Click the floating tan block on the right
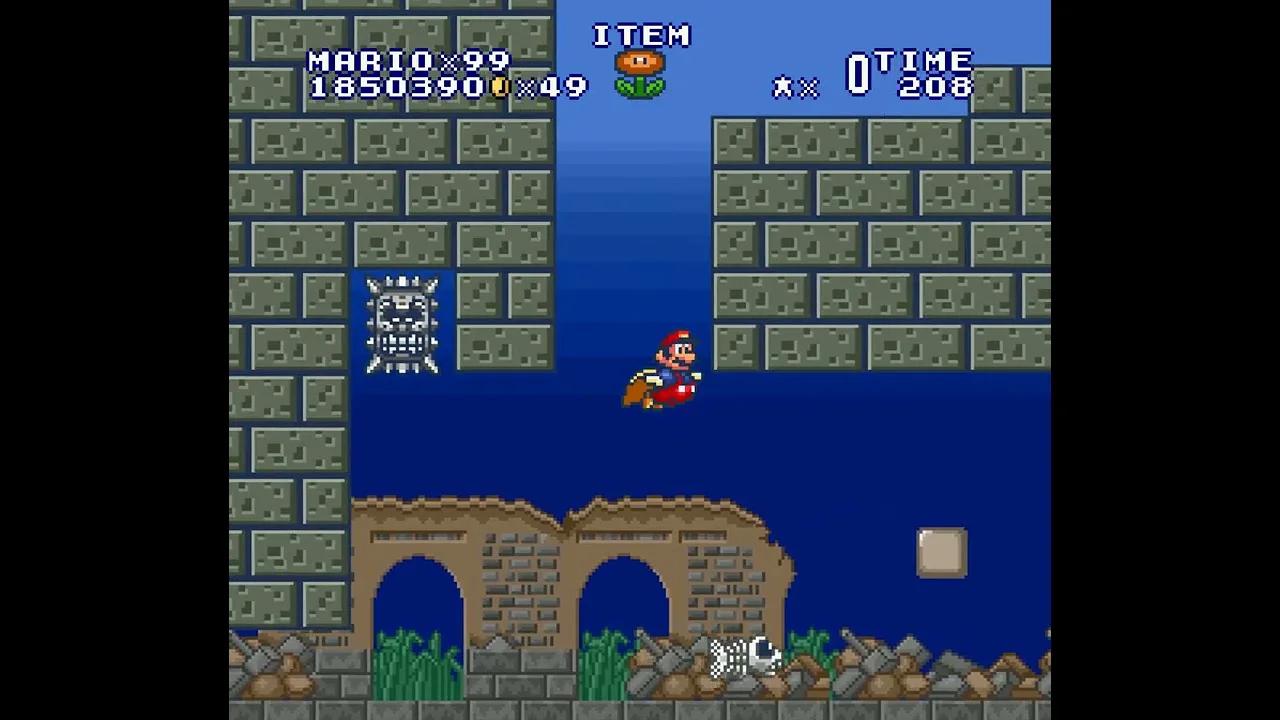 tap(939, 551)
